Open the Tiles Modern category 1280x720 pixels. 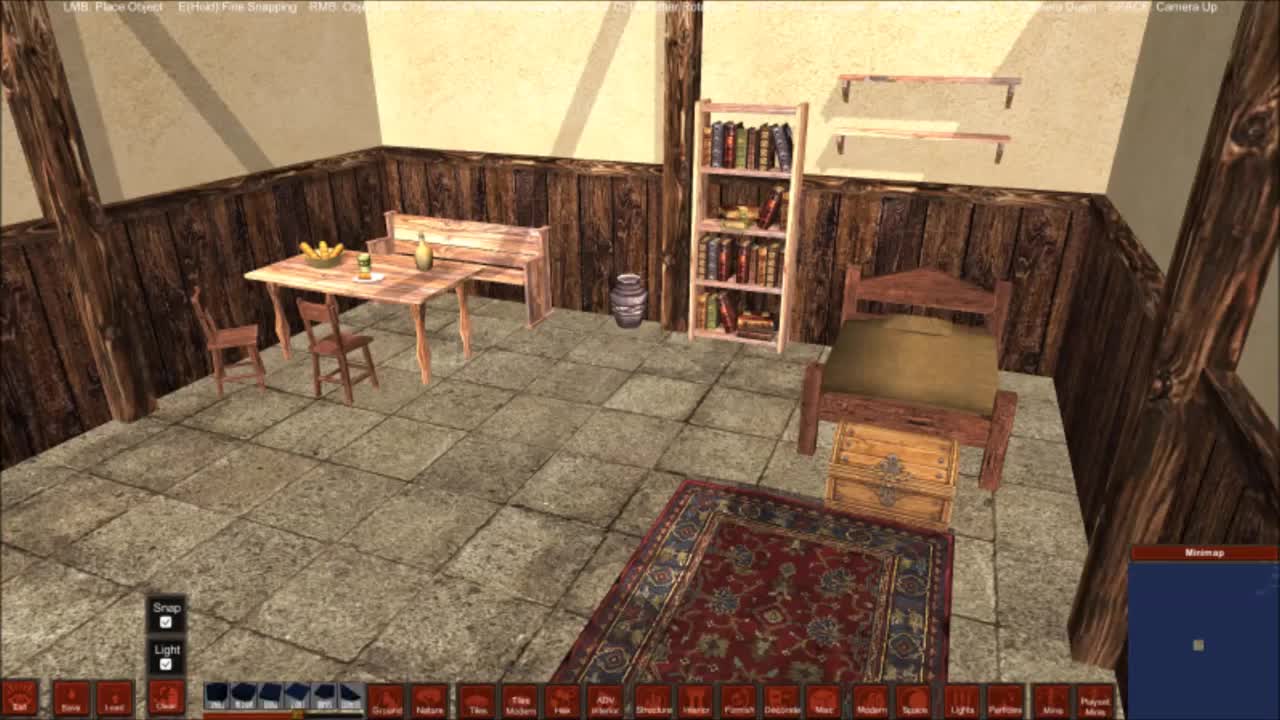pyautogui.click(x=520, y=703)
